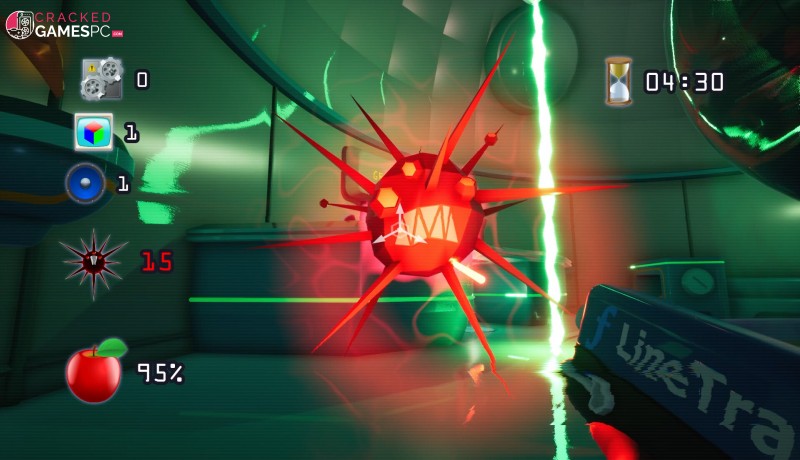Click the red apple health icon
Viewport: 800px width, 460px height.
pyautogui.click(x=95, y=371)
